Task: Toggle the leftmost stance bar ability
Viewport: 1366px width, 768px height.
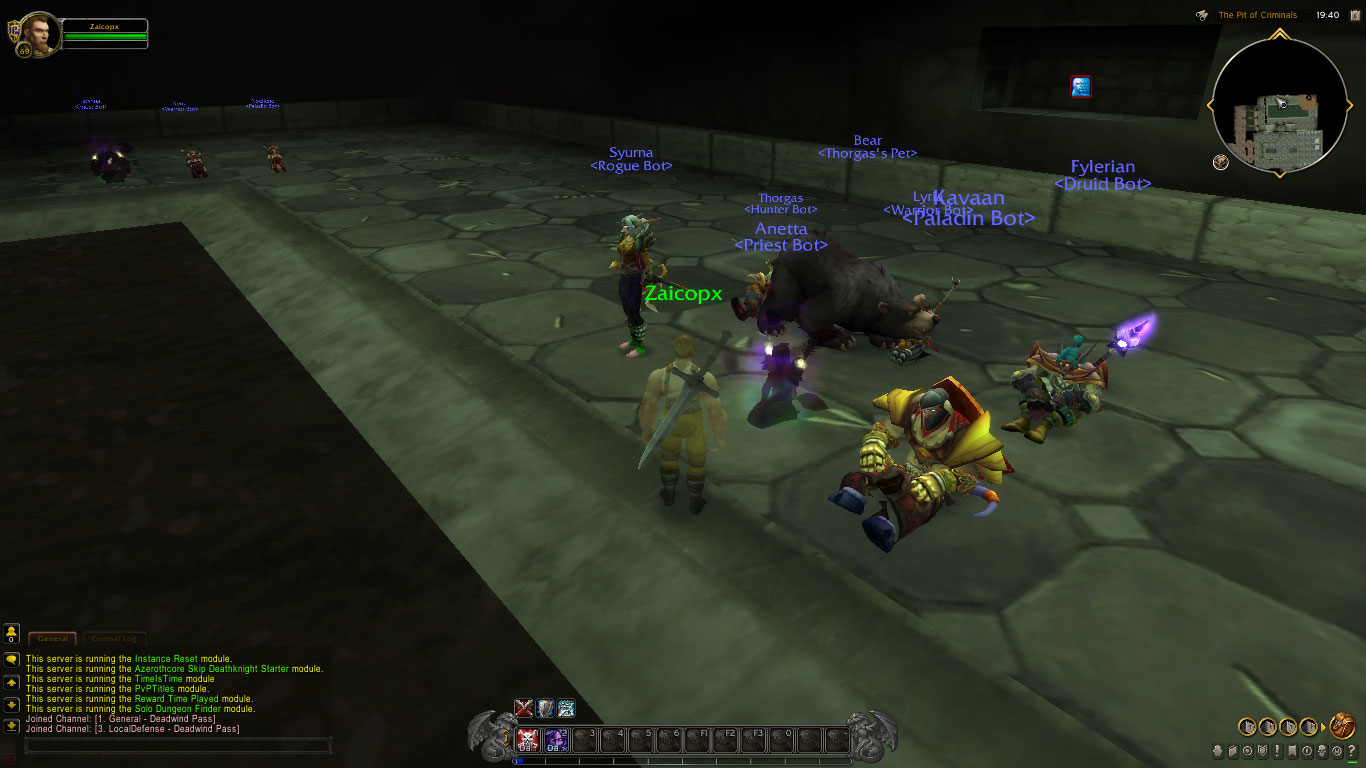Action: 524,707
